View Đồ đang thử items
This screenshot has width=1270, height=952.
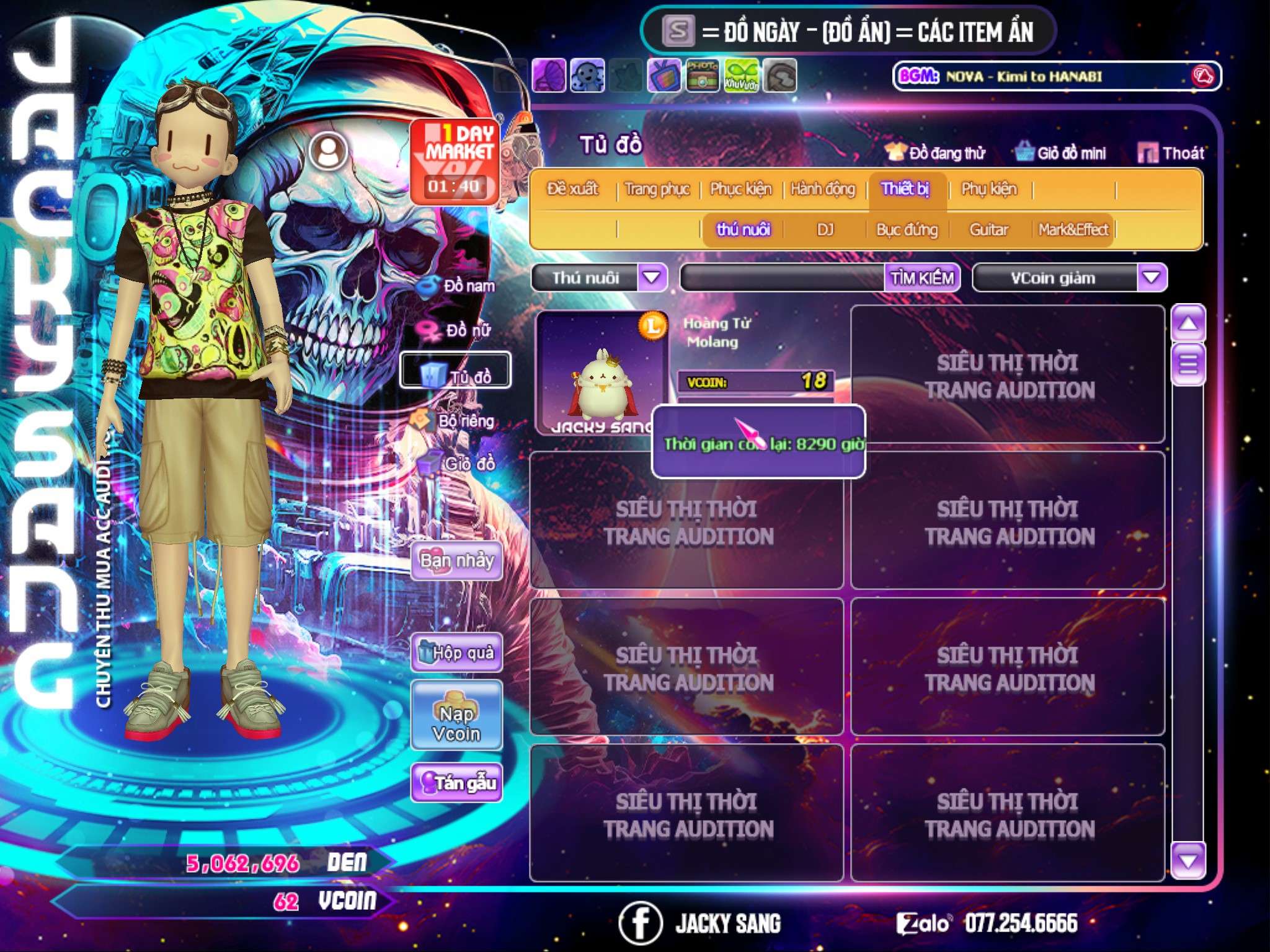(x=936, y=153)
